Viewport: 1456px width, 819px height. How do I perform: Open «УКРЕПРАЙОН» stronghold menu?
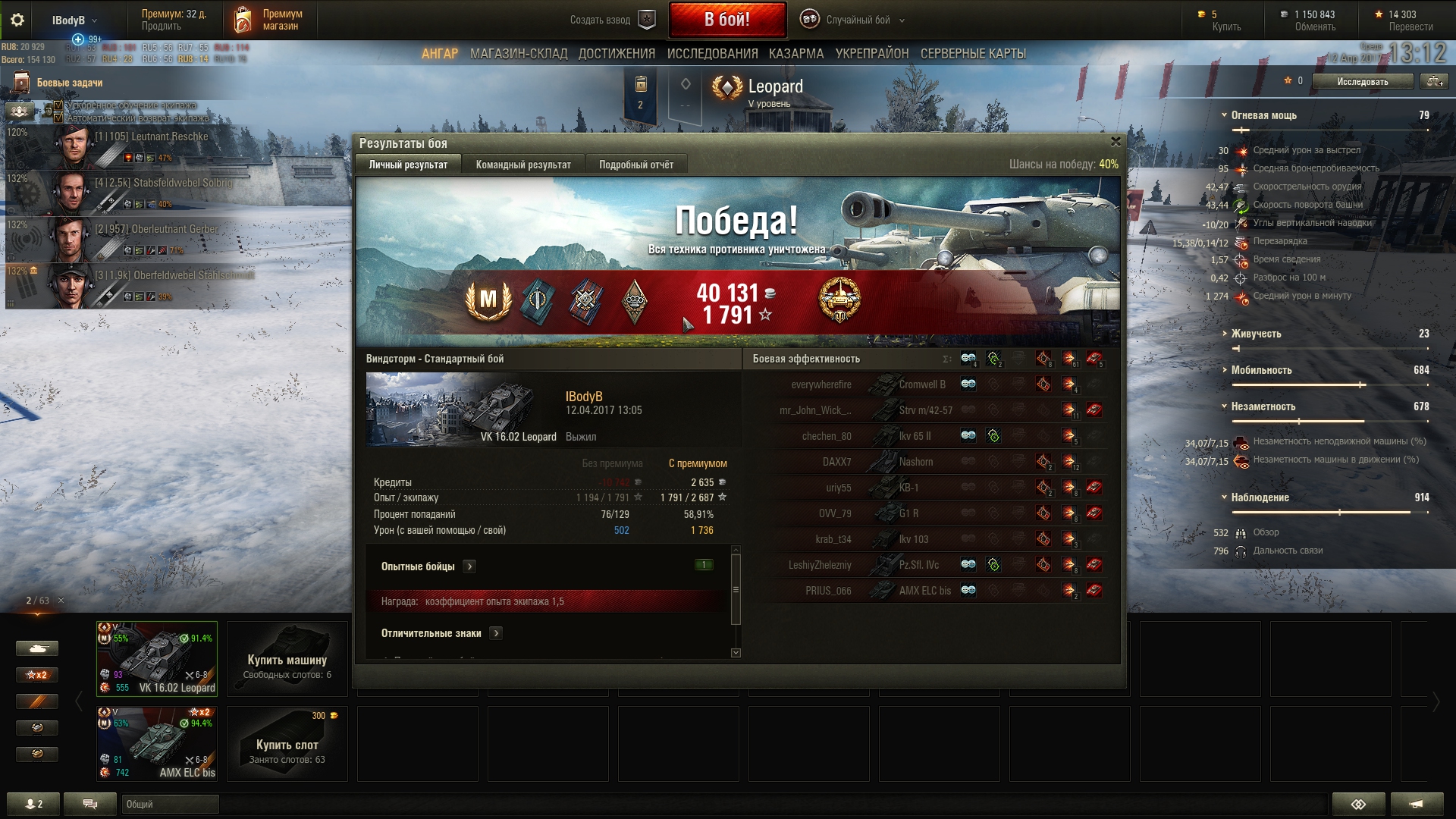click(x=871, y=54)
